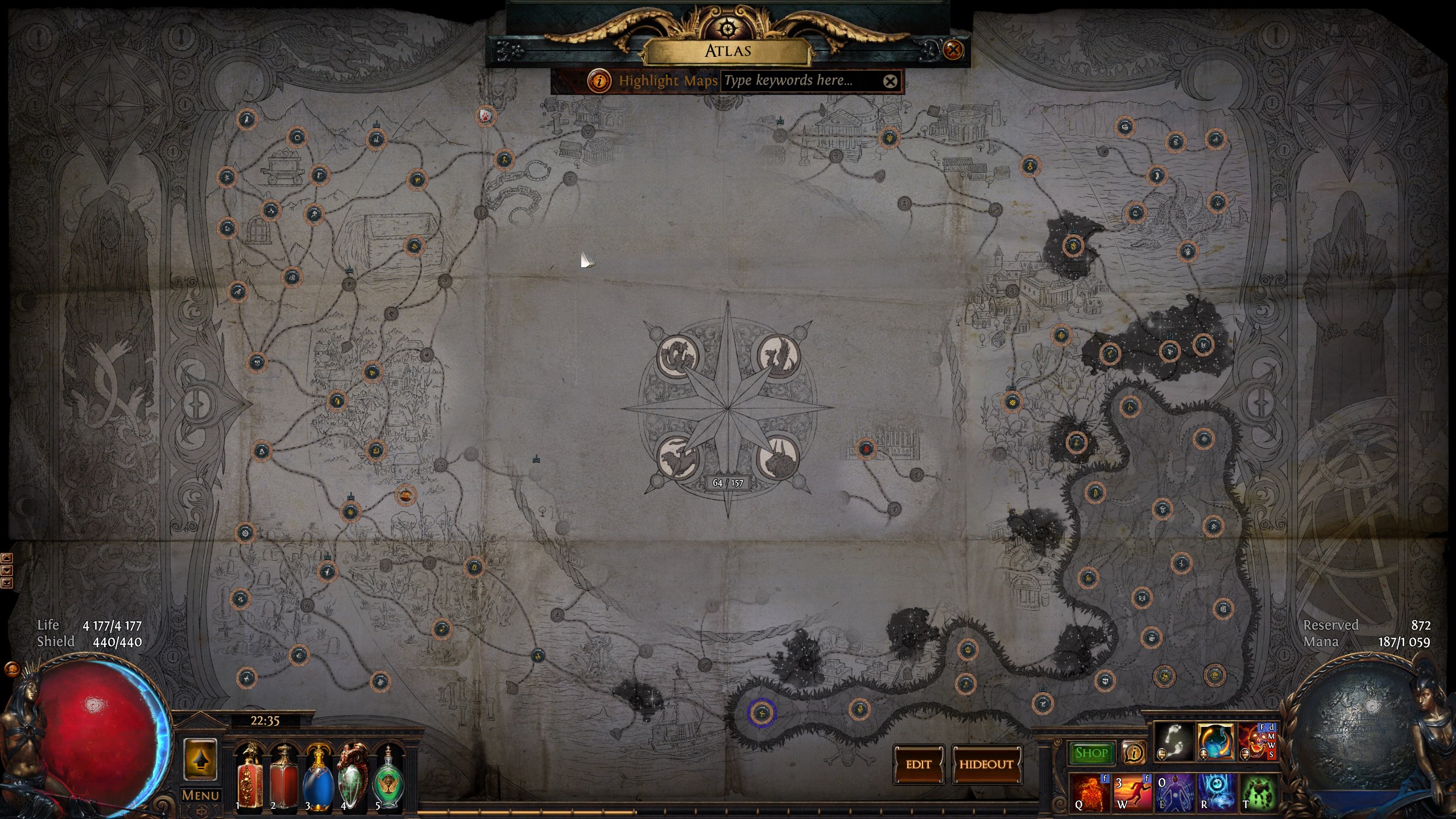Open the Highlight Maps info icon
Screen dimensions: 1456x819
(x=599, y=81)
